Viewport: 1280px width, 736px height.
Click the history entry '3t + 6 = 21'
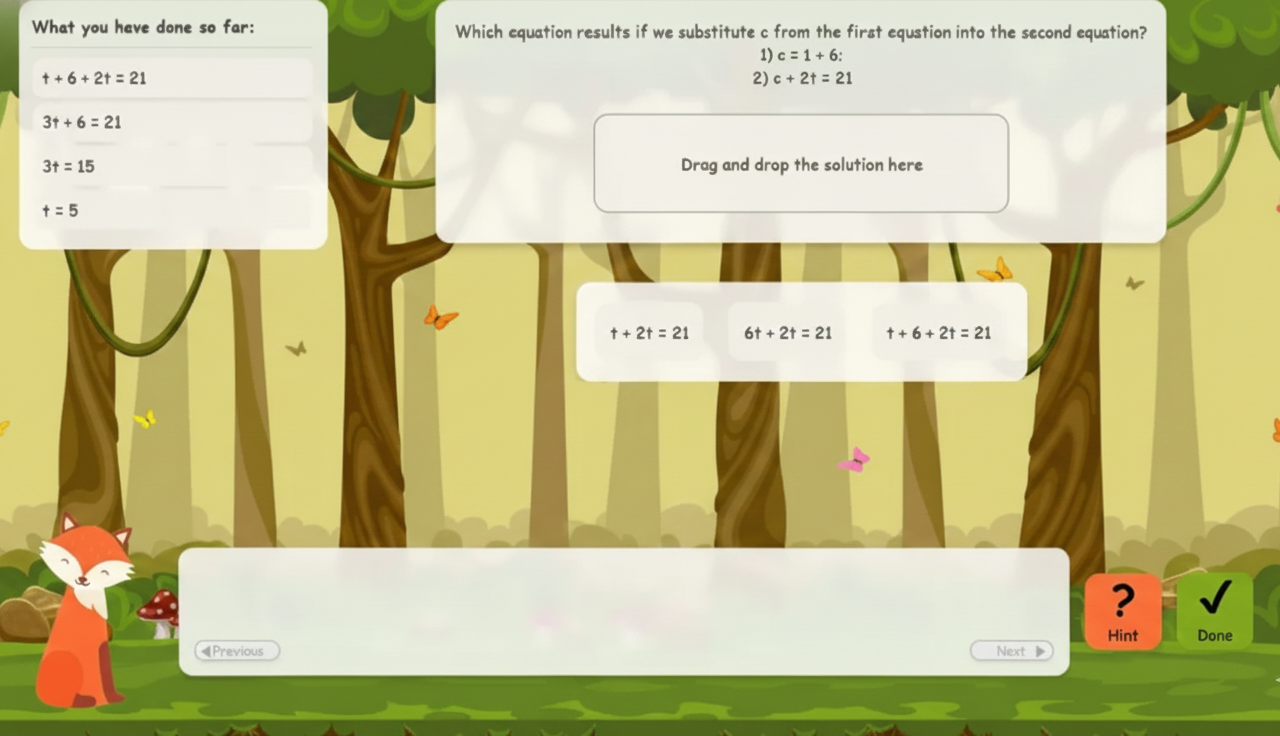[81, 122]
